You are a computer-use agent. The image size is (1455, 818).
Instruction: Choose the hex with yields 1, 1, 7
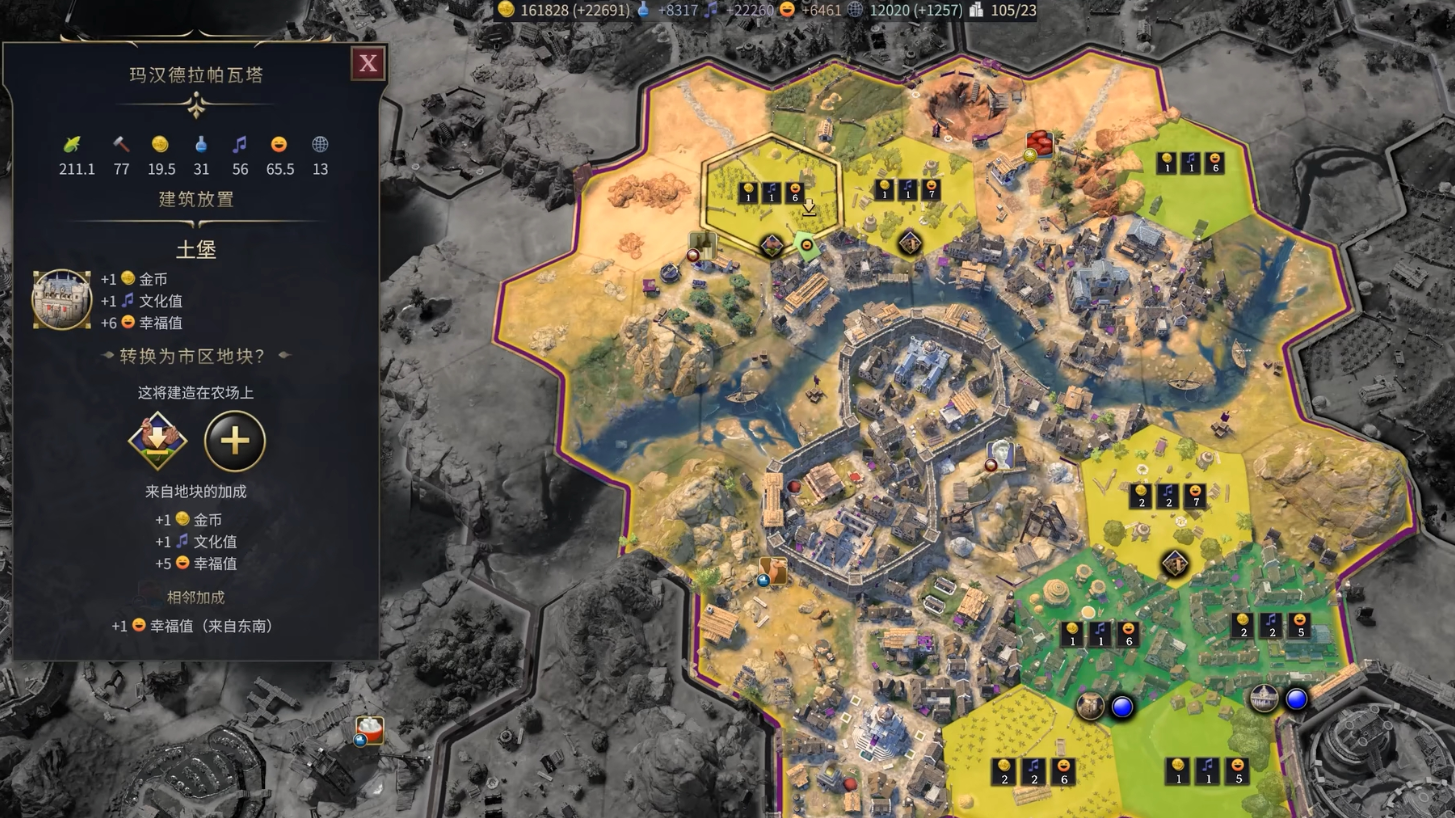908,190
